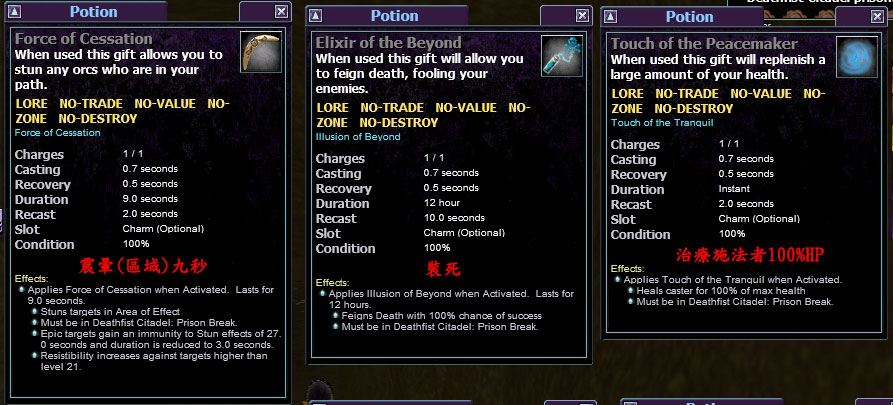893x405 pixels.
Task: Click the triangle button on Force of Cessation window
Action: [13, 12]
